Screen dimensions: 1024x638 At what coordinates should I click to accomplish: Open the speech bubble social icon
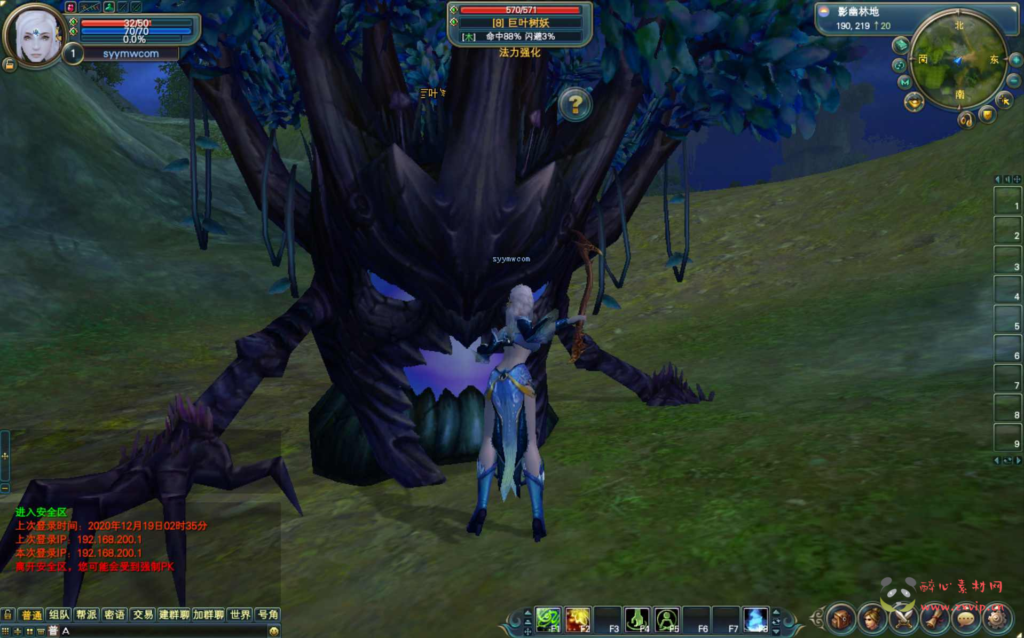967,619
